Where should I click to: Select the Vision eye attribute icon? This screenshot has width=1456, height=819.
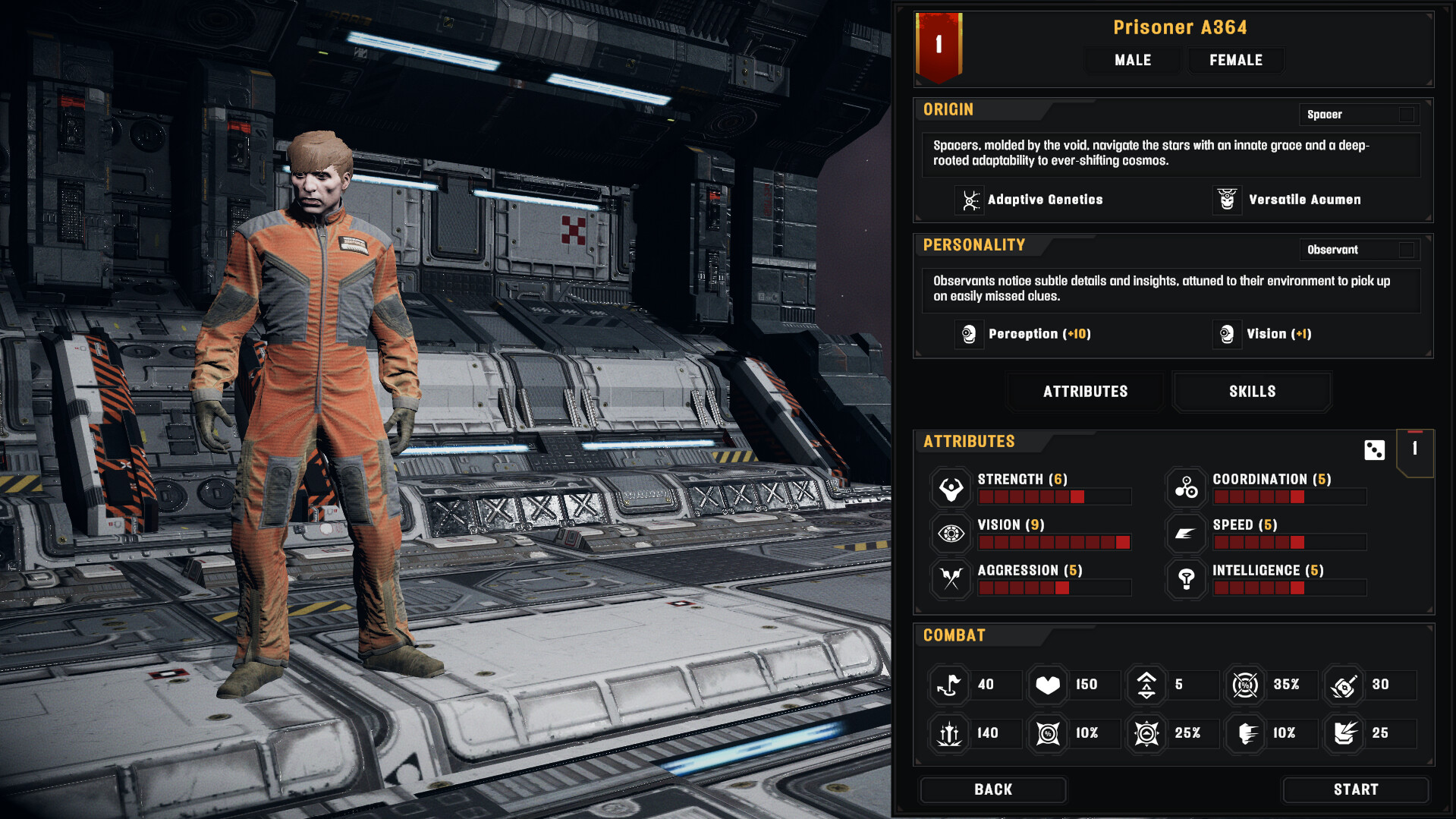[x=950, y=533]
